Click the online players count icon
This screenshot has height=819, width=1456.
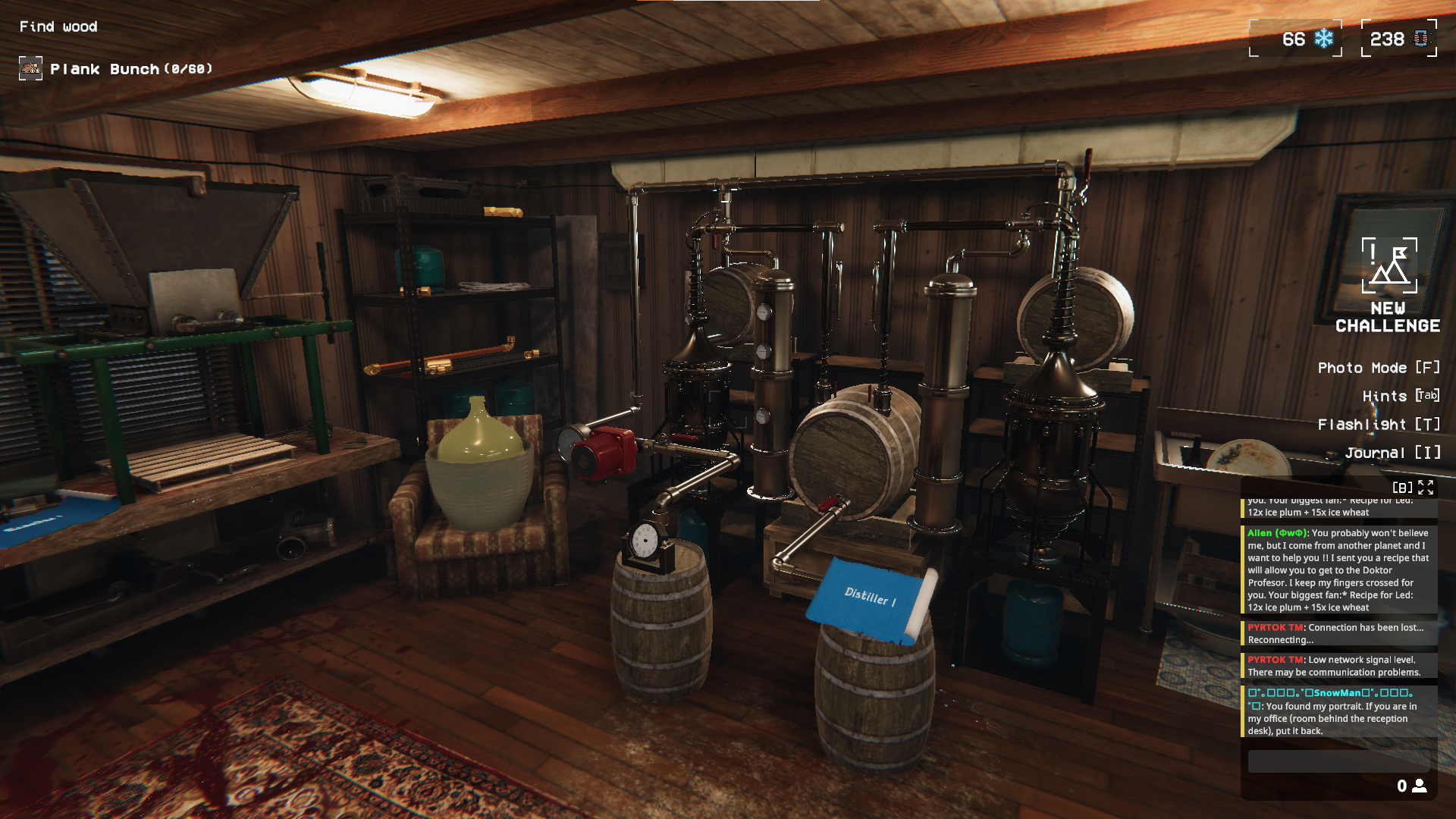(1419, 786)
